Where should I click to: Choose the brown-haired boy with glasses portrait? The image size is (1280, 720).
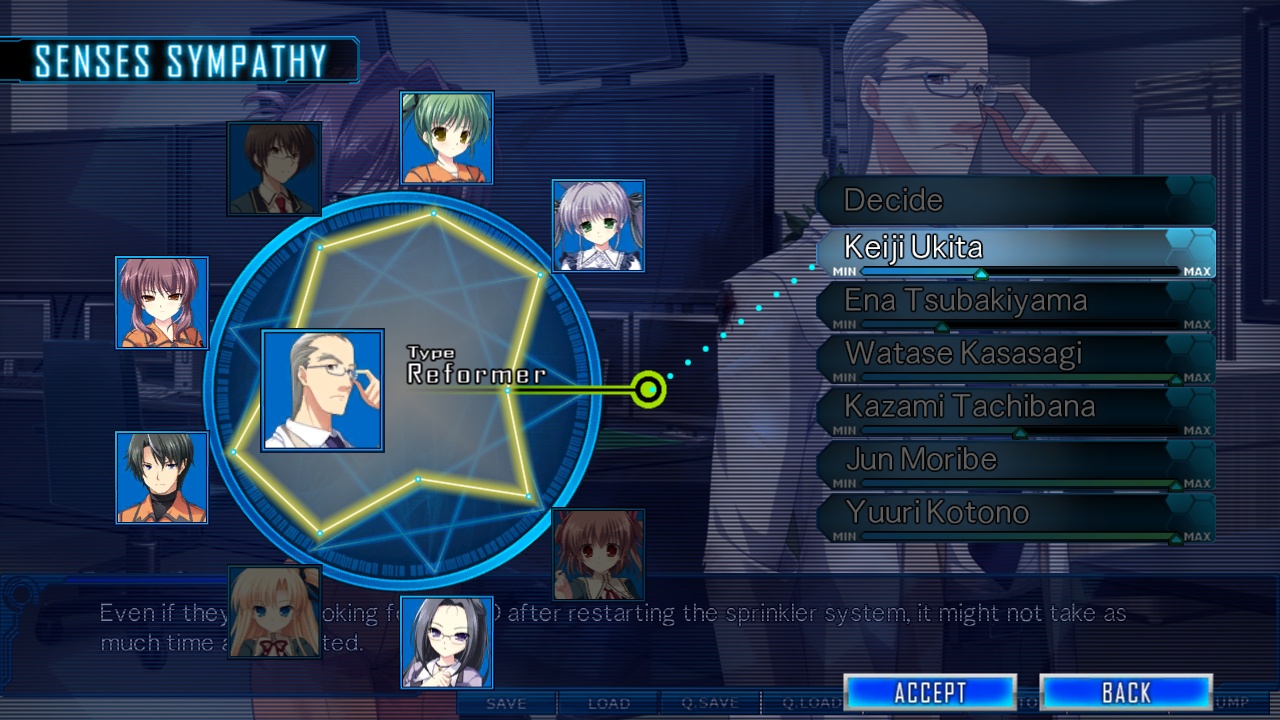[274, 168]
